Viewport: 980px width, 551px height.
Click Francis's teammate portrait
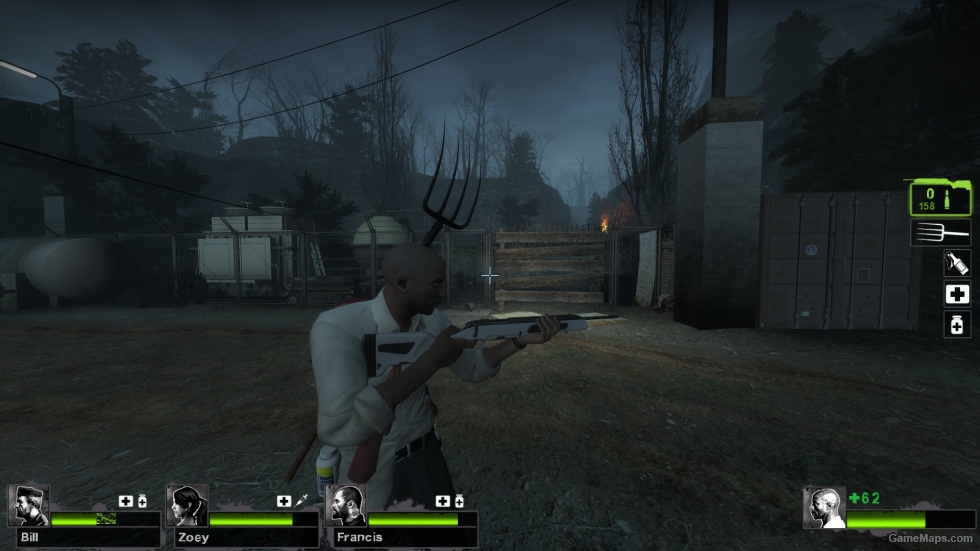tap(346, 506)
